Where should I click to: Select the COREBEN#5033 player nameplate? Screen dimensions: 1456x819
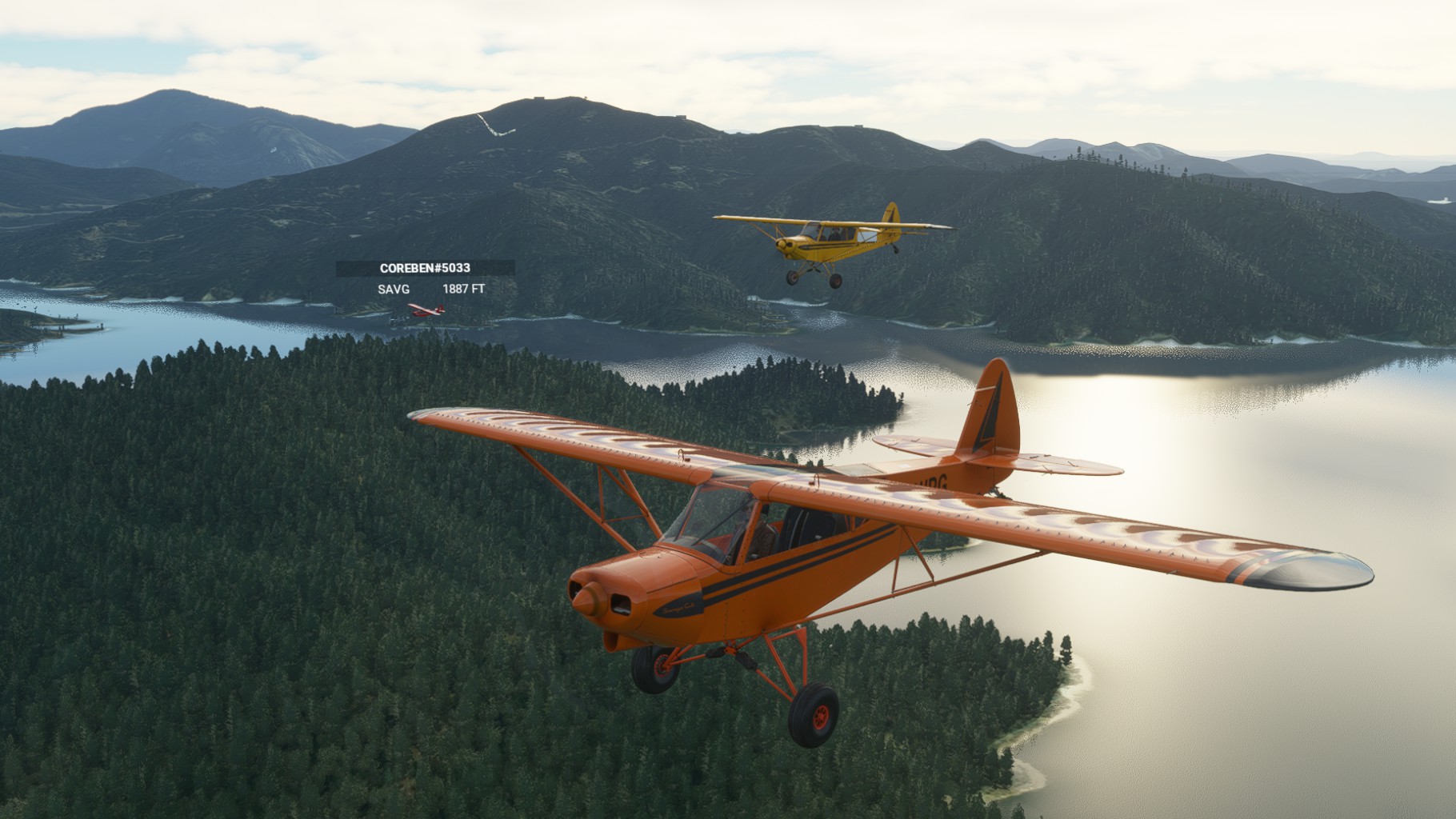(425, 269)
